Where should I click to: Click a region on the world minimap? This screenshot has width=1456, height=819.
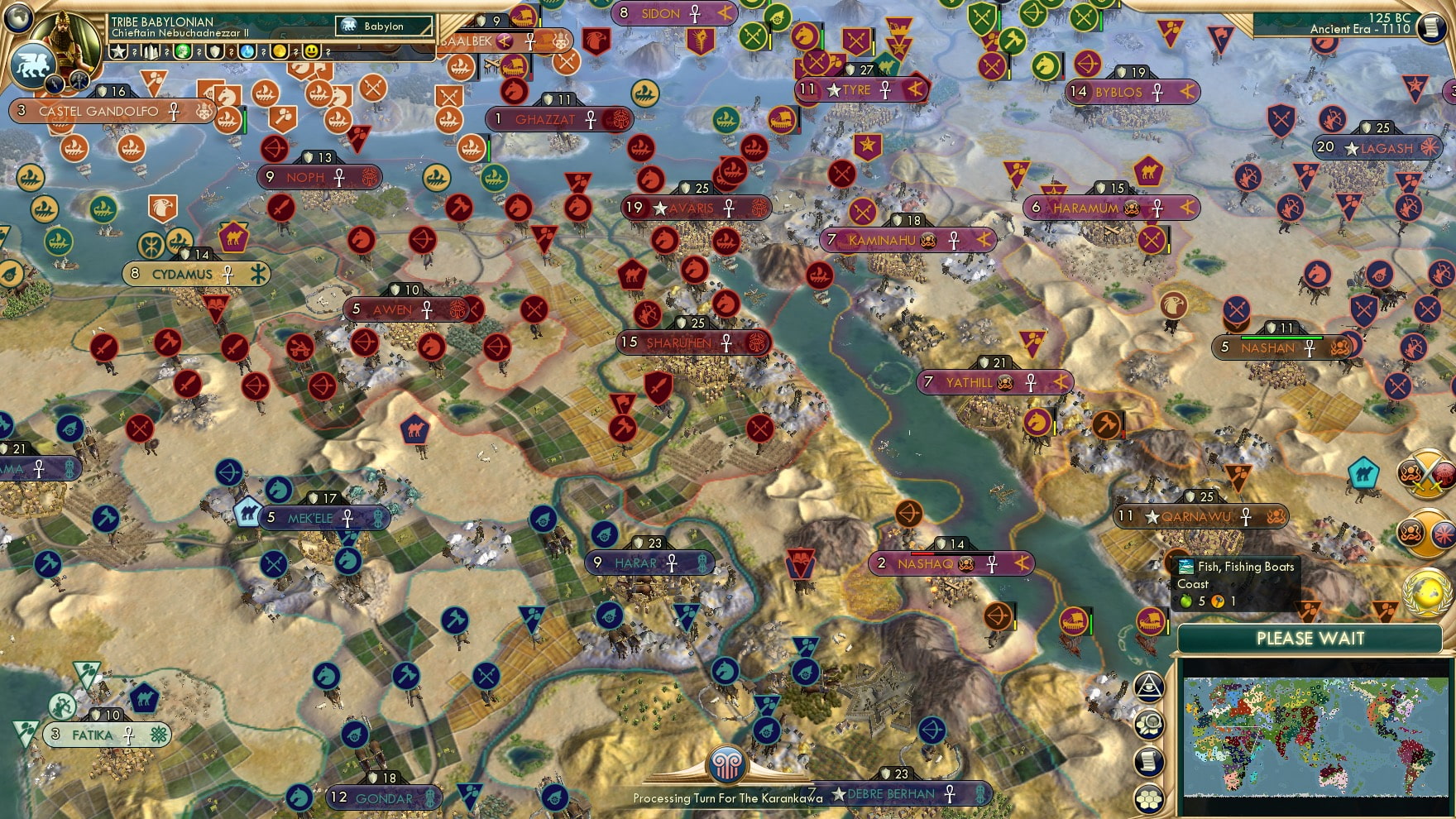(1315, 736)
